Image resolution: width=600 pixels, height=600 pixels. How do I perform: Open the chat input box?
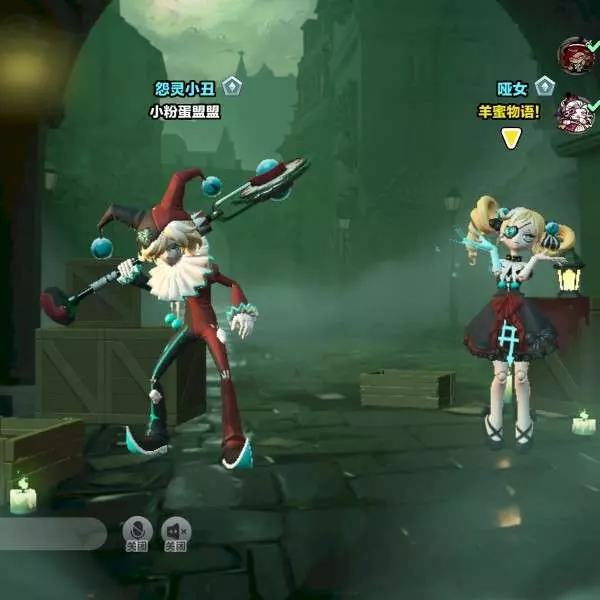coord(50,534)
